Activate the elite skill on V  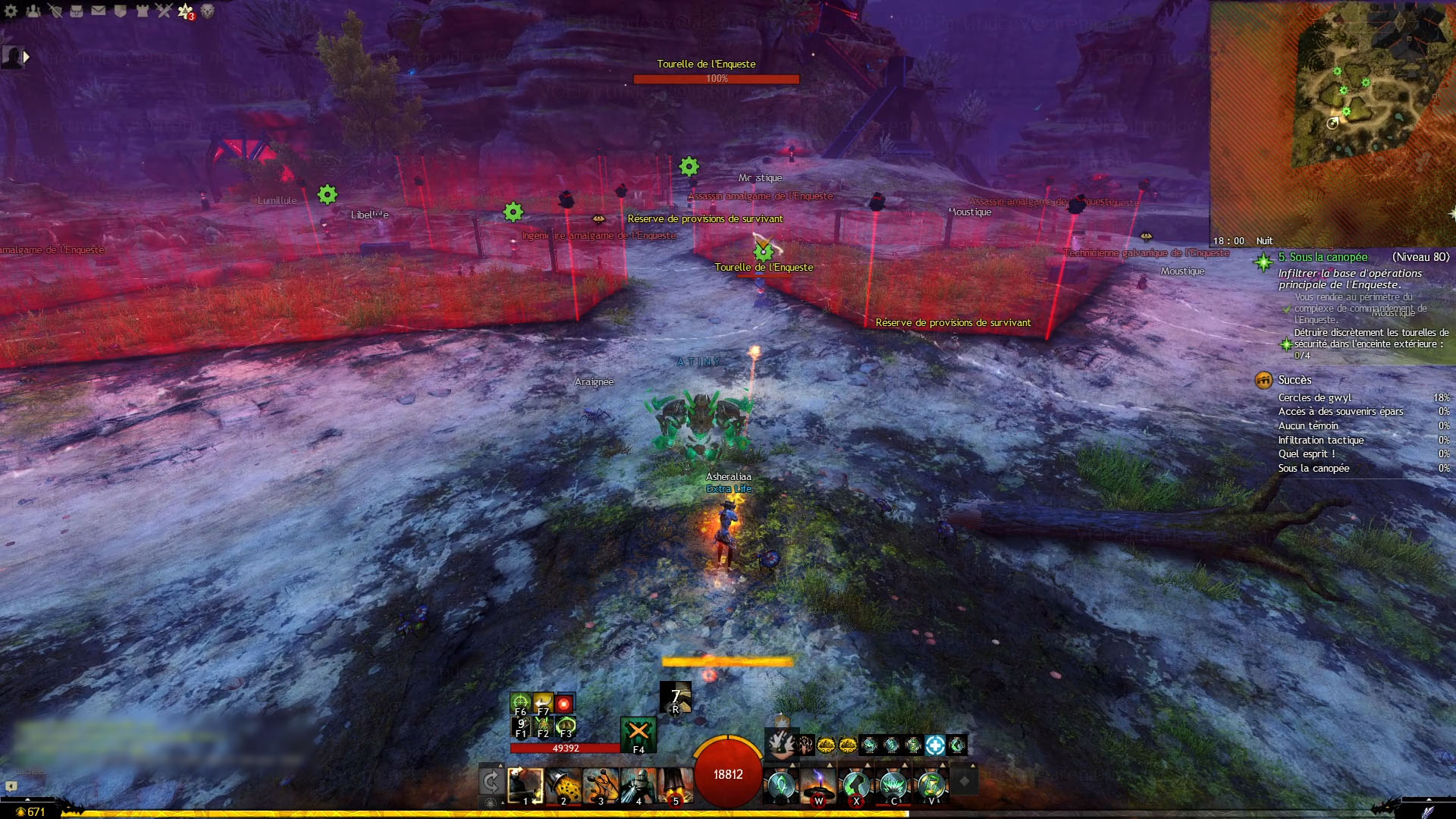click(x=931, y=785)
